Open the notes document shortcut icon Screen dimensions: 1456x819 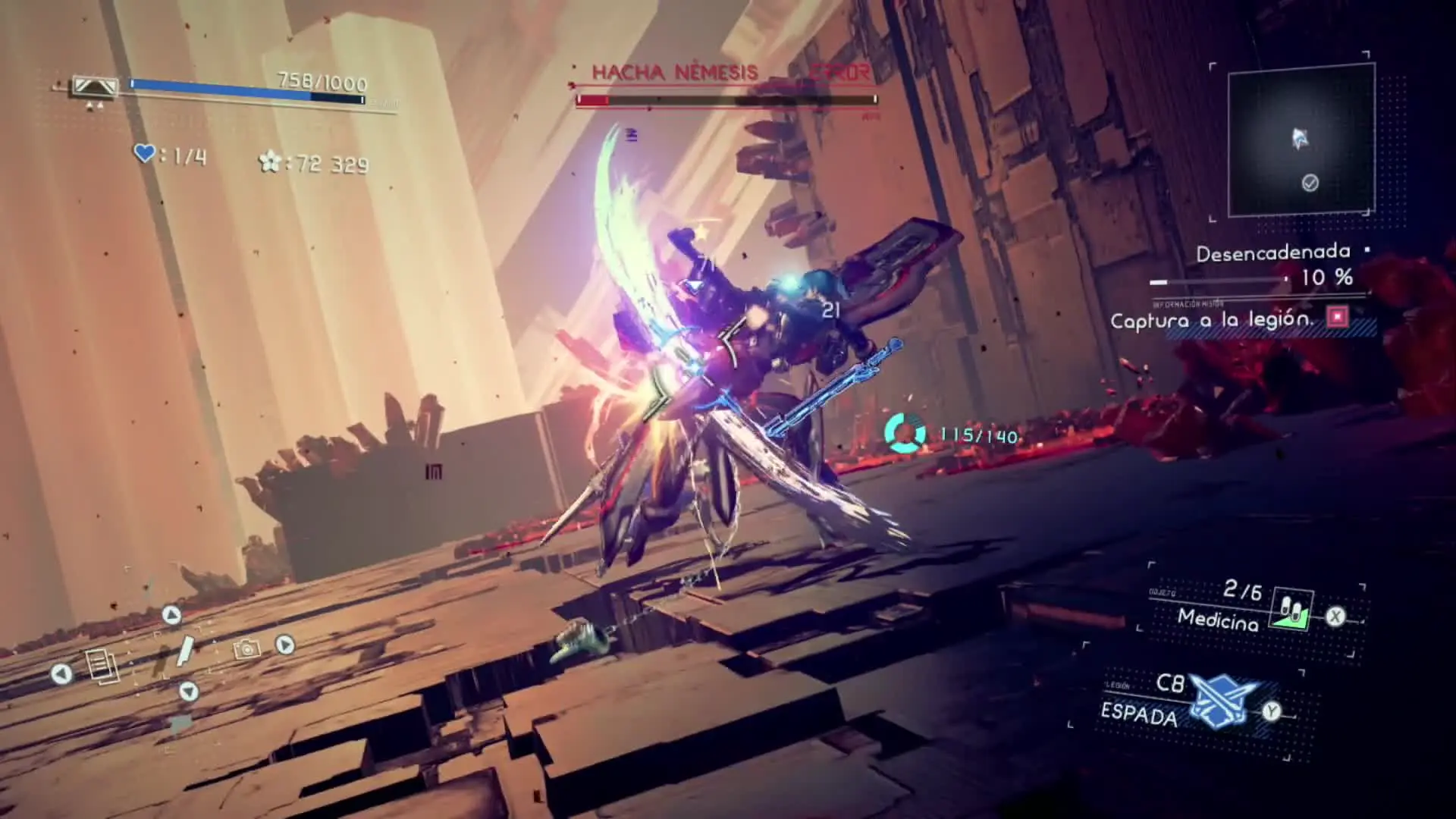(x=102, y=666)
